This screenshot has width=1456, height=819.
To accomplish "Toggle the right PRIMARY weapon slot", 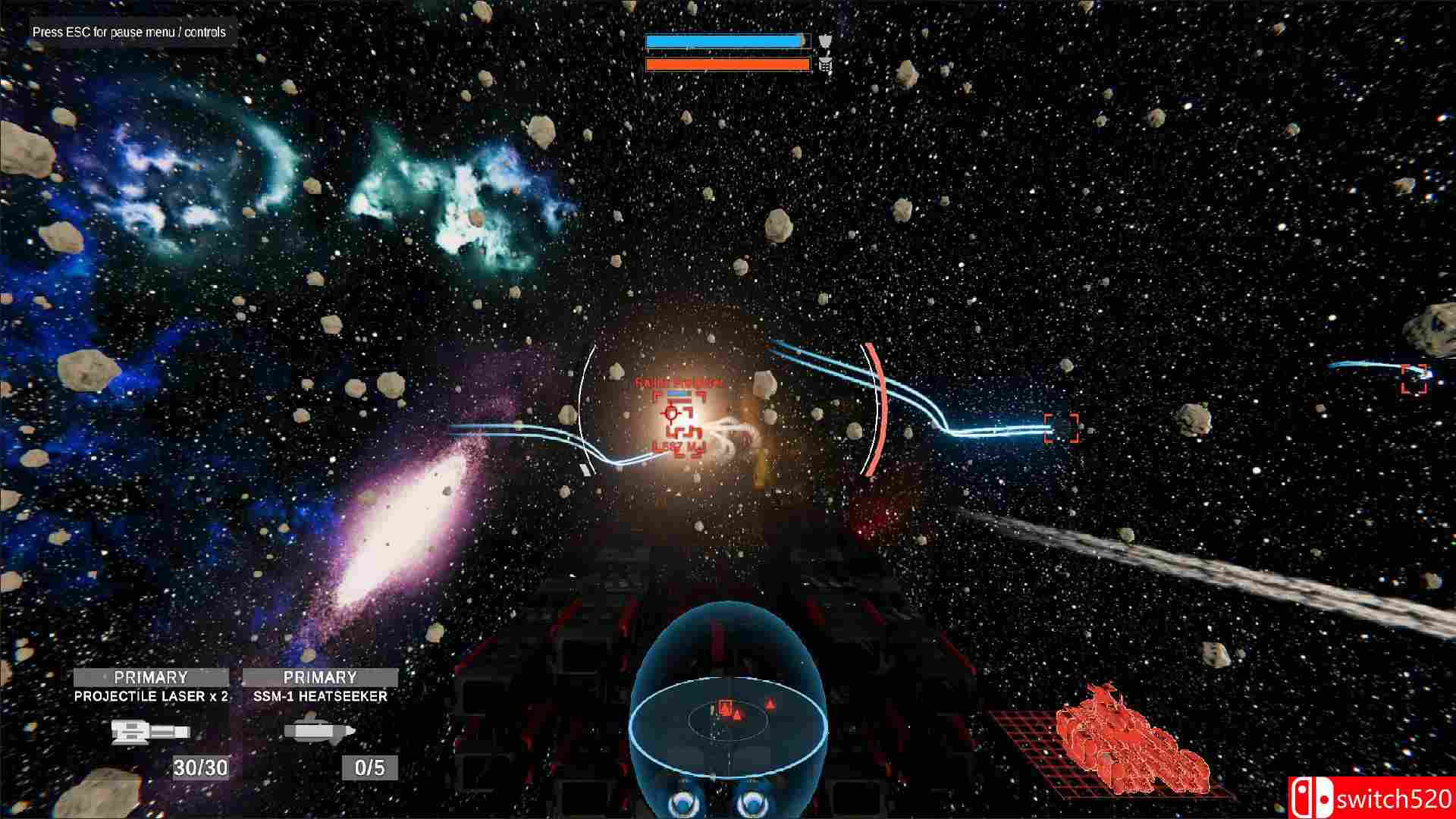I will tap(322, 676).
